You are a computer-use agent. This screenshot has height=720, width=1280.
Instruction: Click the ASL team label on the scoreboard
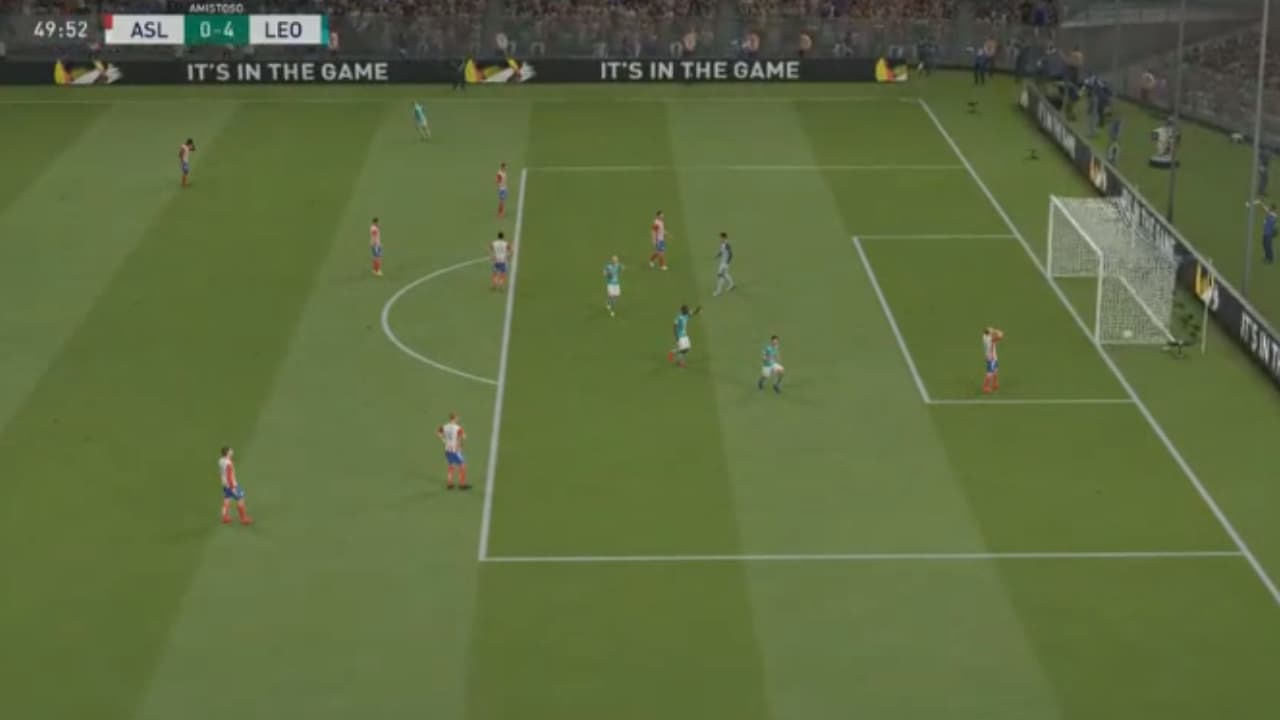tap(148, 30)
